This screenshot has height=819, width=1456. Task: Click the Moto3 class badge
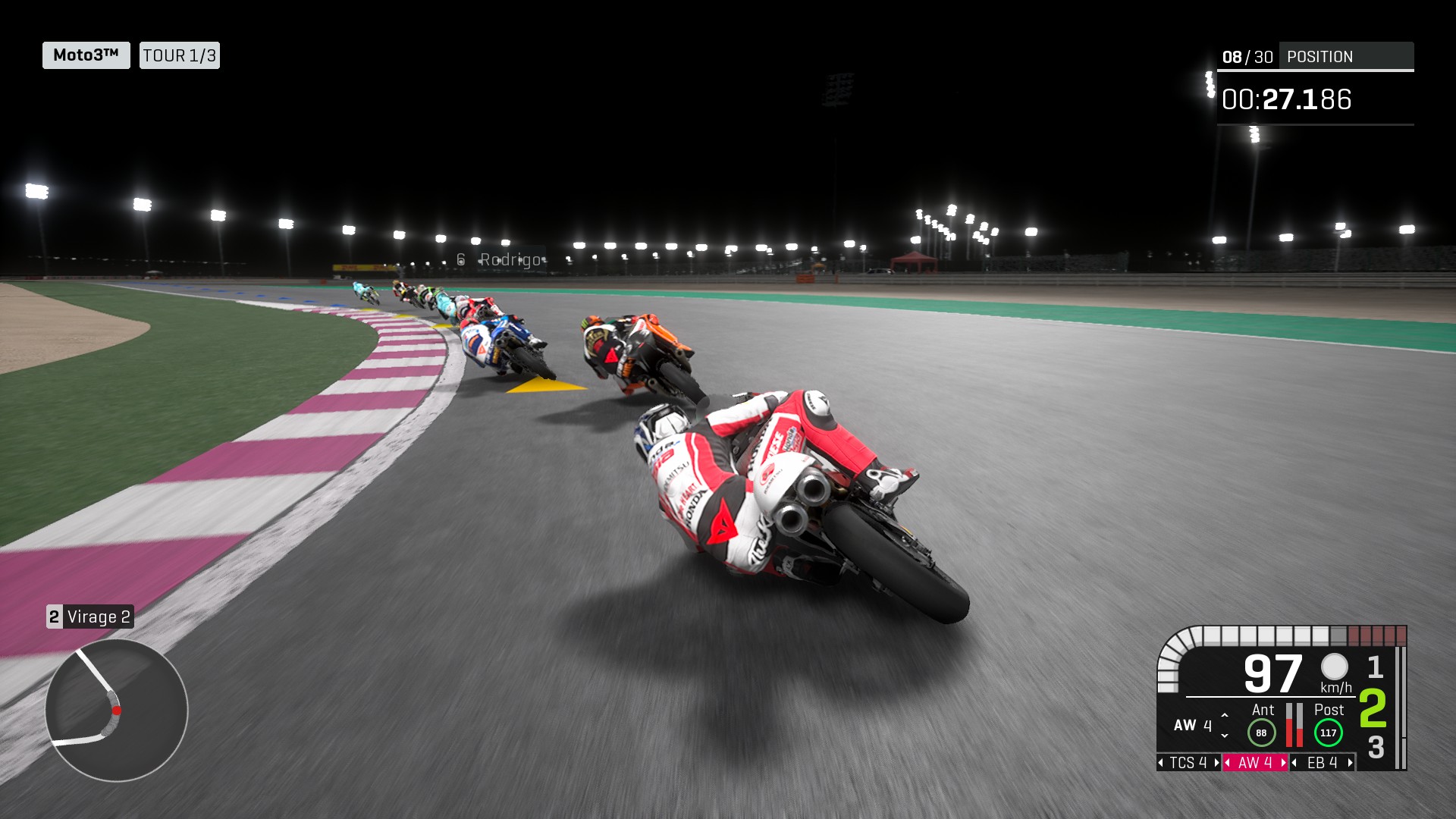click(85, 55)
